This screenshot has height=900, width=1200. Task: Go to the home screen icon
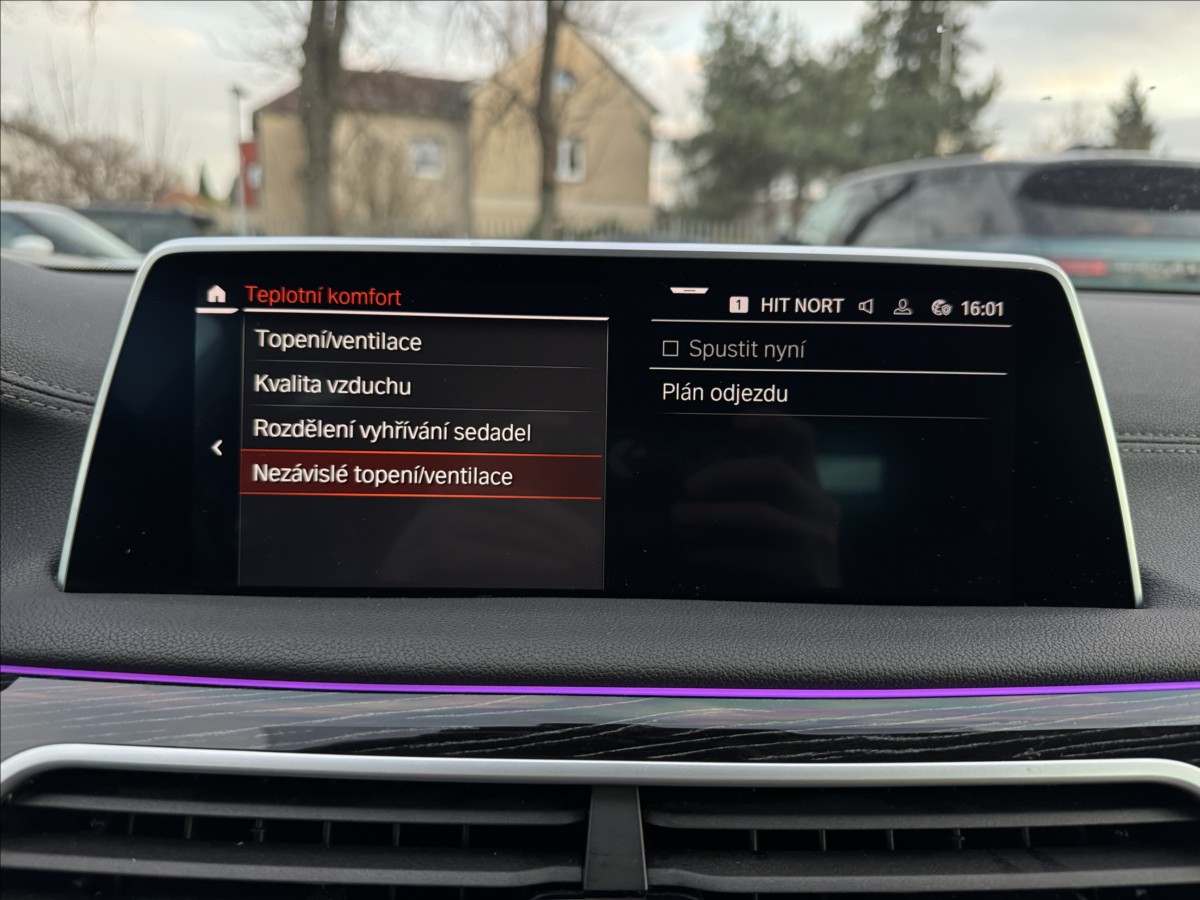coord(216,294)
